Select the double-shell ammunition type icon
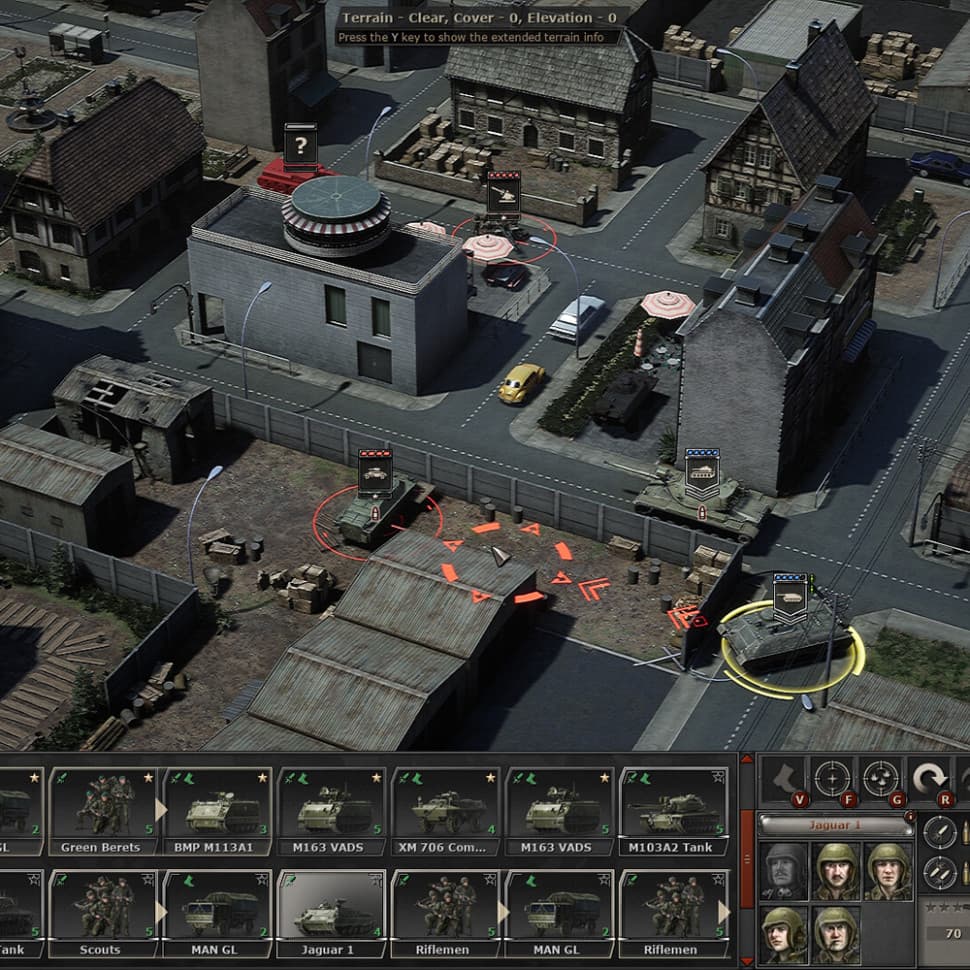 click(x=938, y=874)
